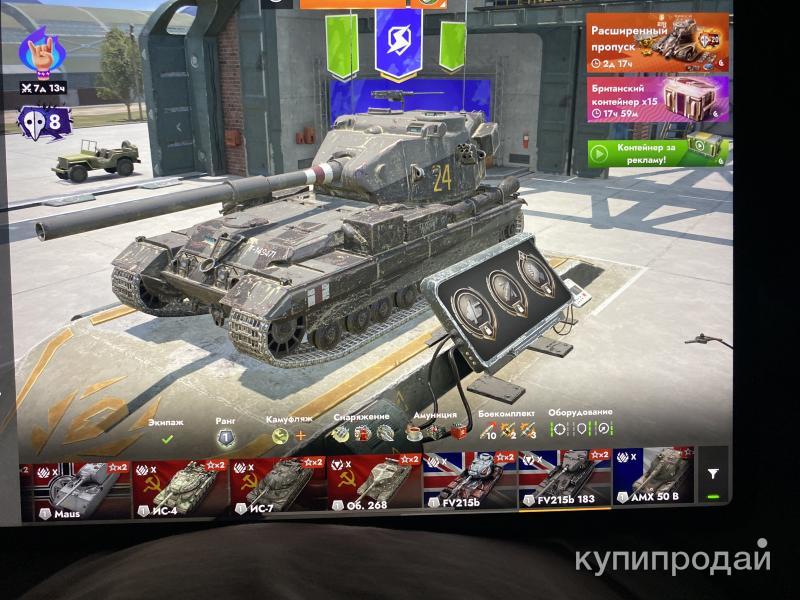The image size is (800, 600).
Task: Open the Амуниция provisions slots
Action: coord(435,432)
